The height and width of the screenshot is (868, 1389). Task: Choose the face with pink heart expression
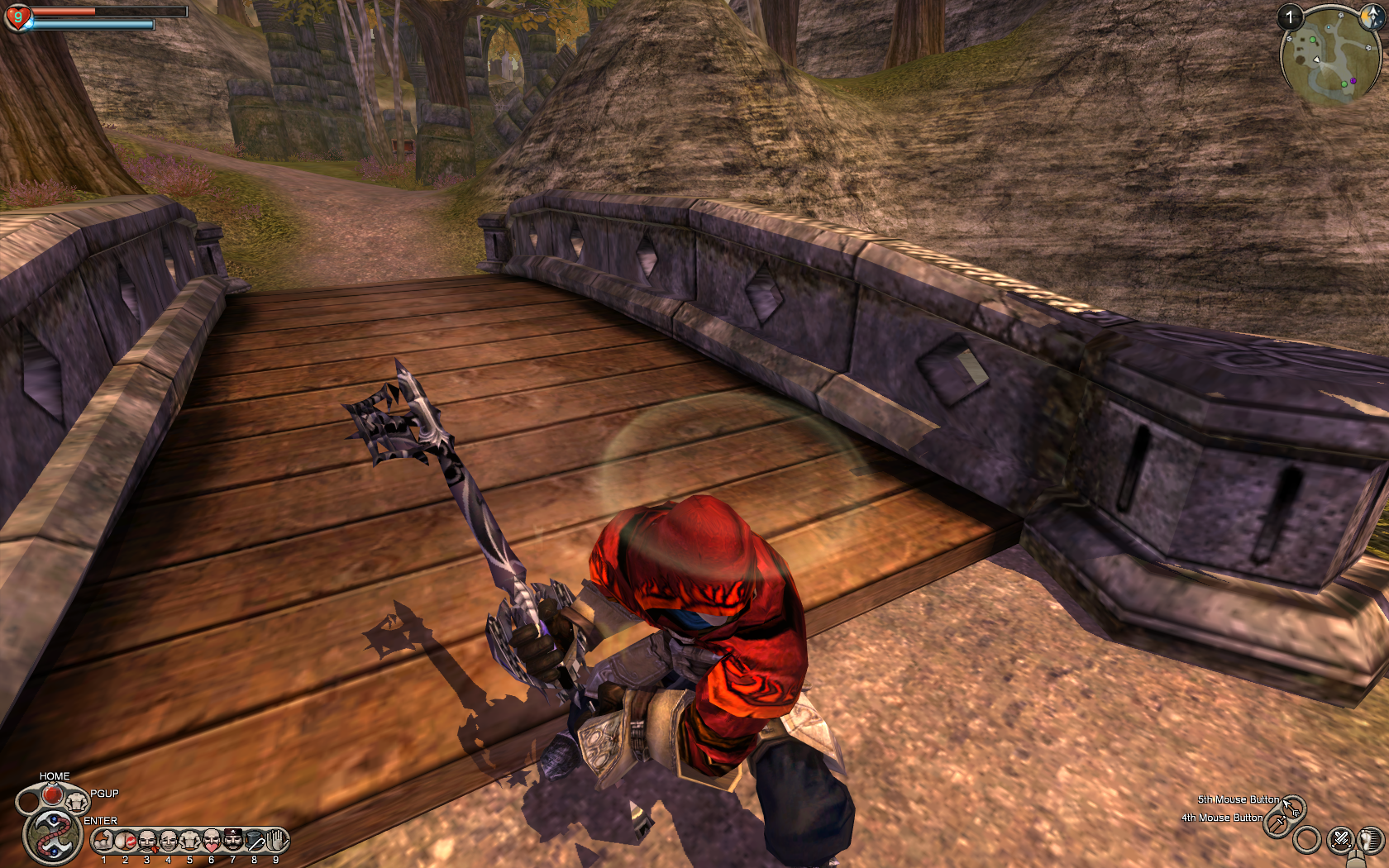(x=212, y=842)
